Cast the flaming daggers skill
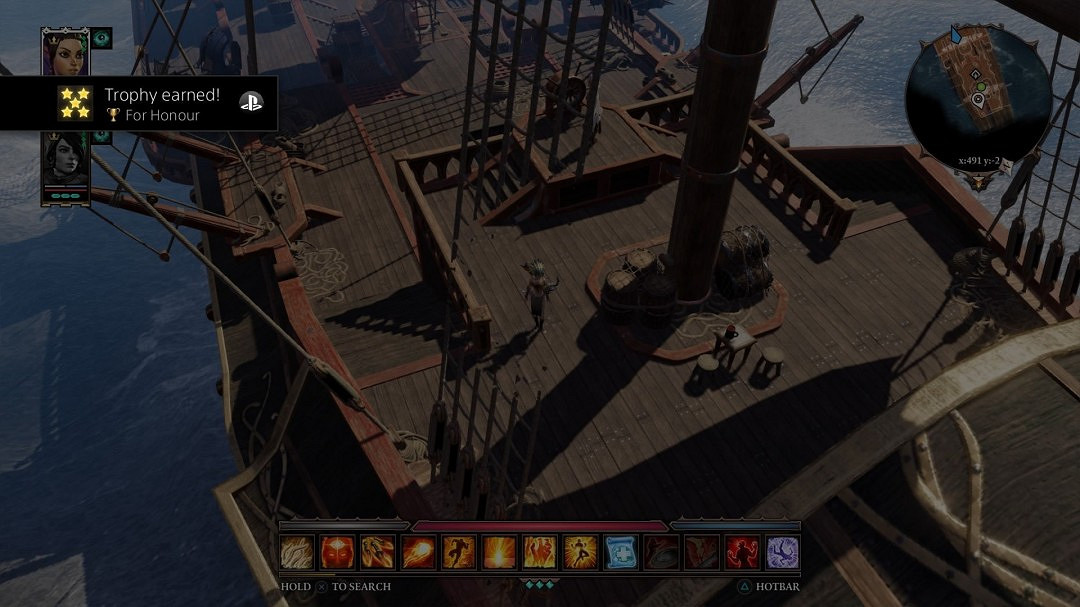The width and height of the screenshot is (1080, 607). [378, 552]
